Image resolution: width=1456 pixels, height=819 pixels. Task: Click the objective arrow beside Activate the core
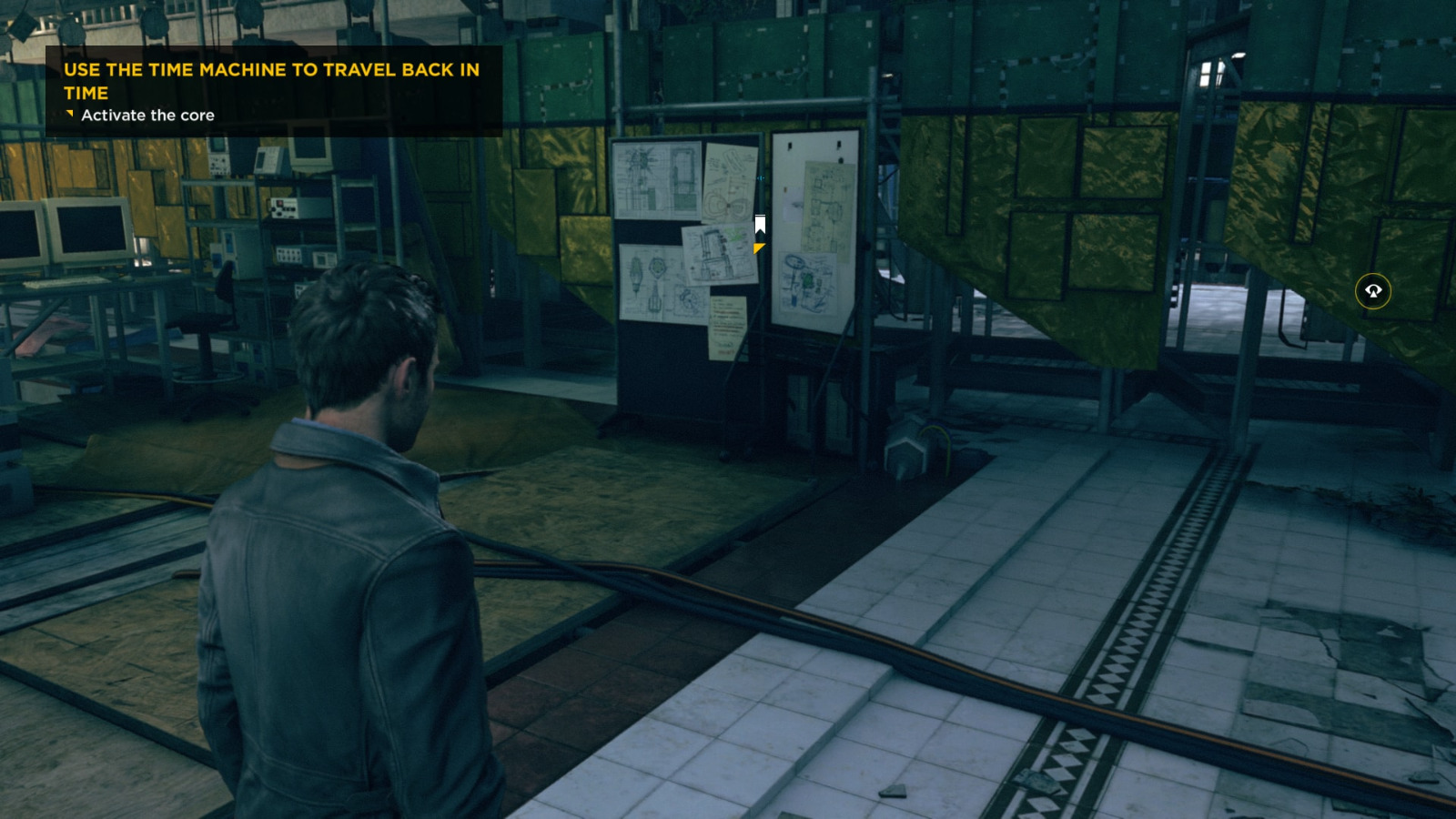[69, 115]
